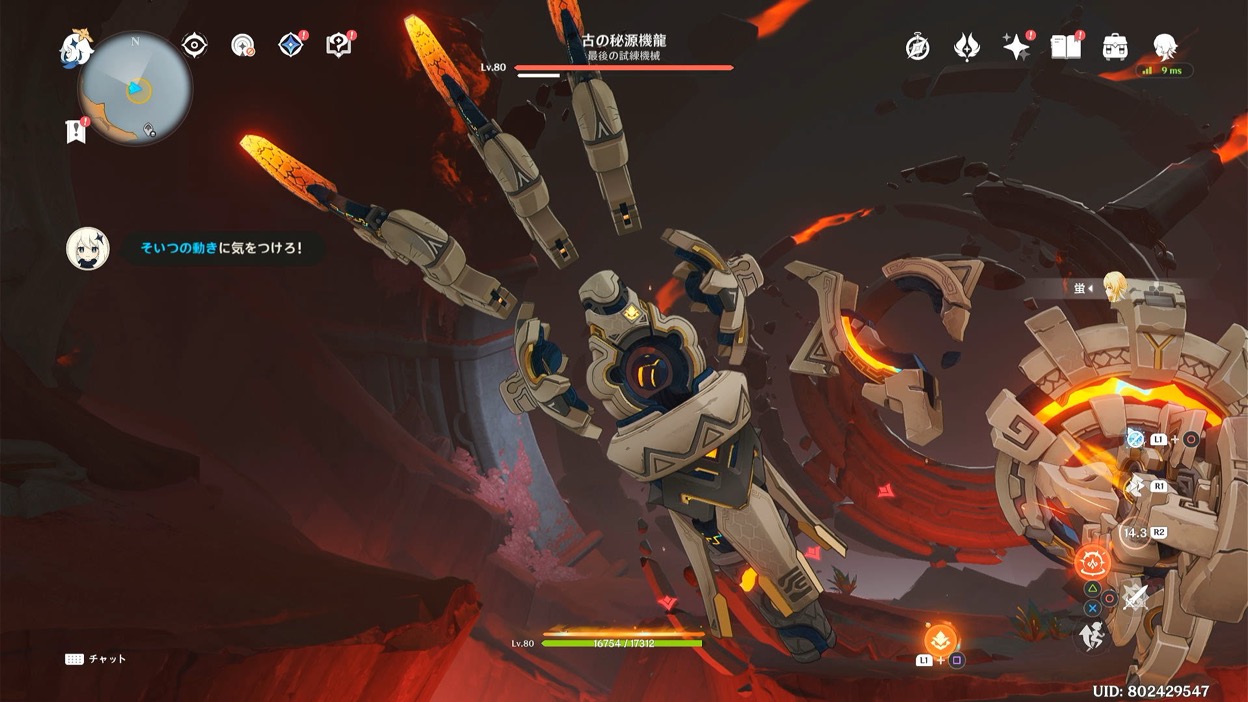
Task: Tap the jumping figure icon
Action: 1091,636
